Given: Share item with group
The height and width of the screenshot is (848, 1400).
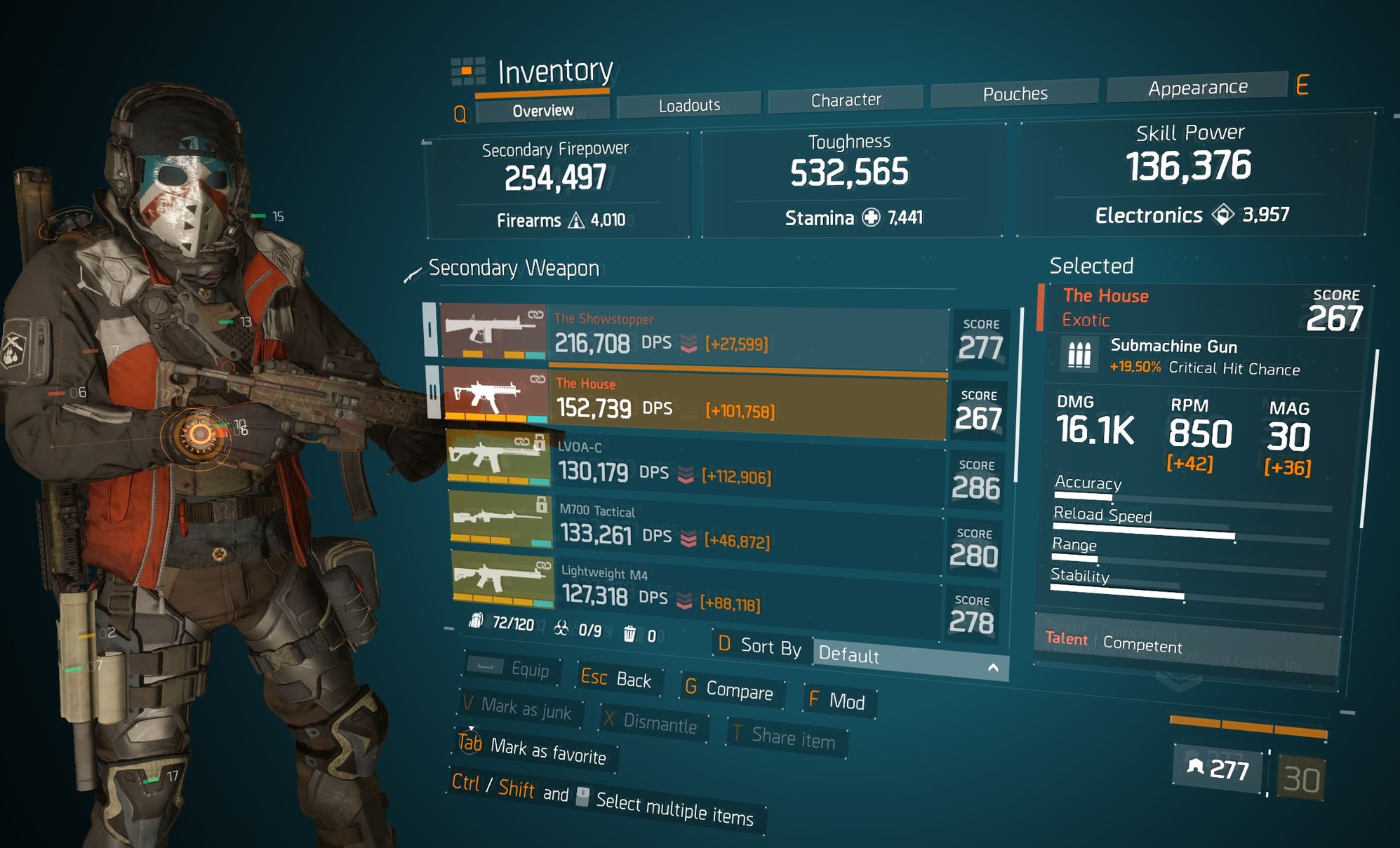Looking at the screenshot, I should [785, 737].
